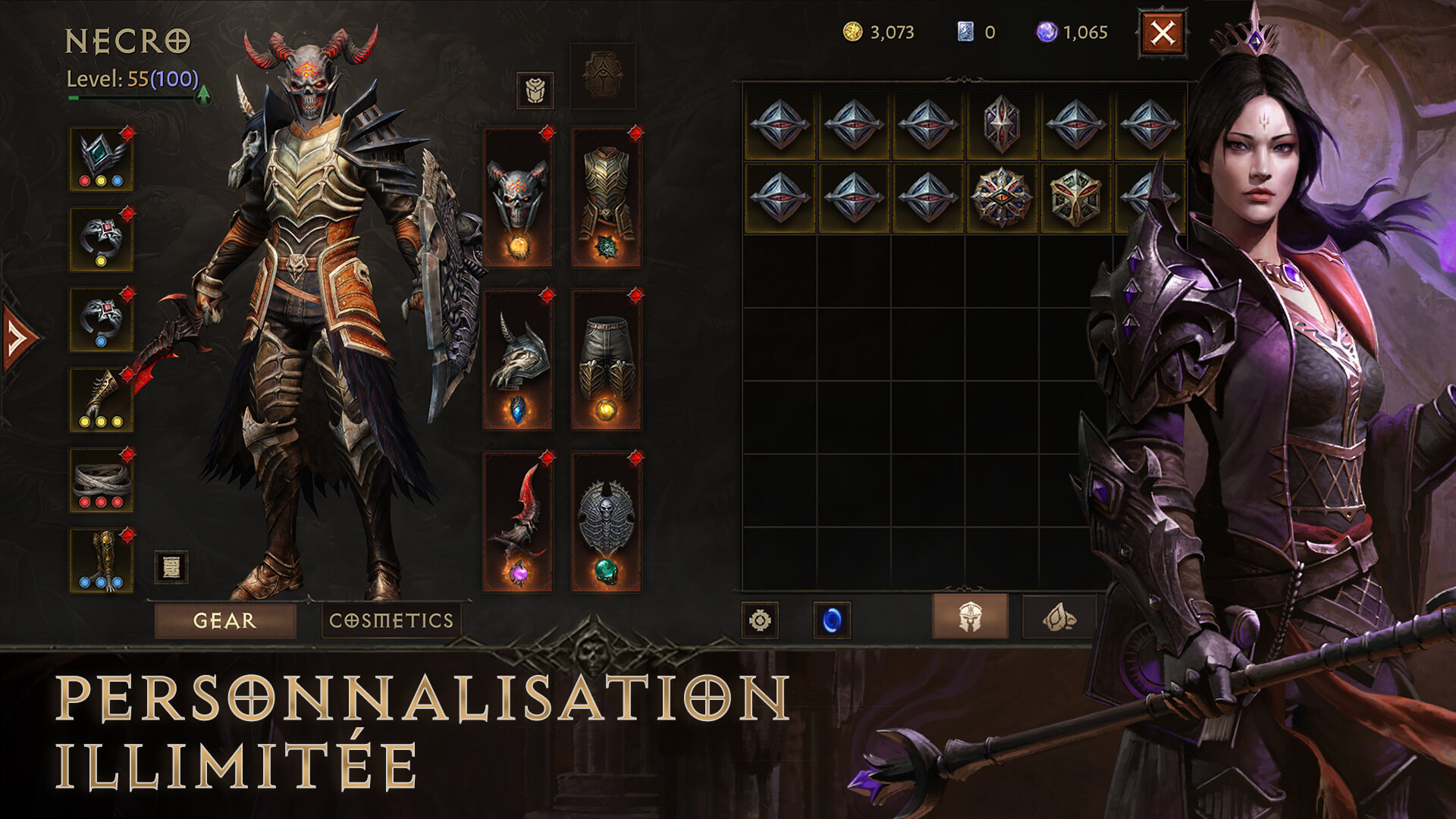Select the equipped horned skull helmet
The height and width of the screenshot is (819, 1456).
click(518, 199)
